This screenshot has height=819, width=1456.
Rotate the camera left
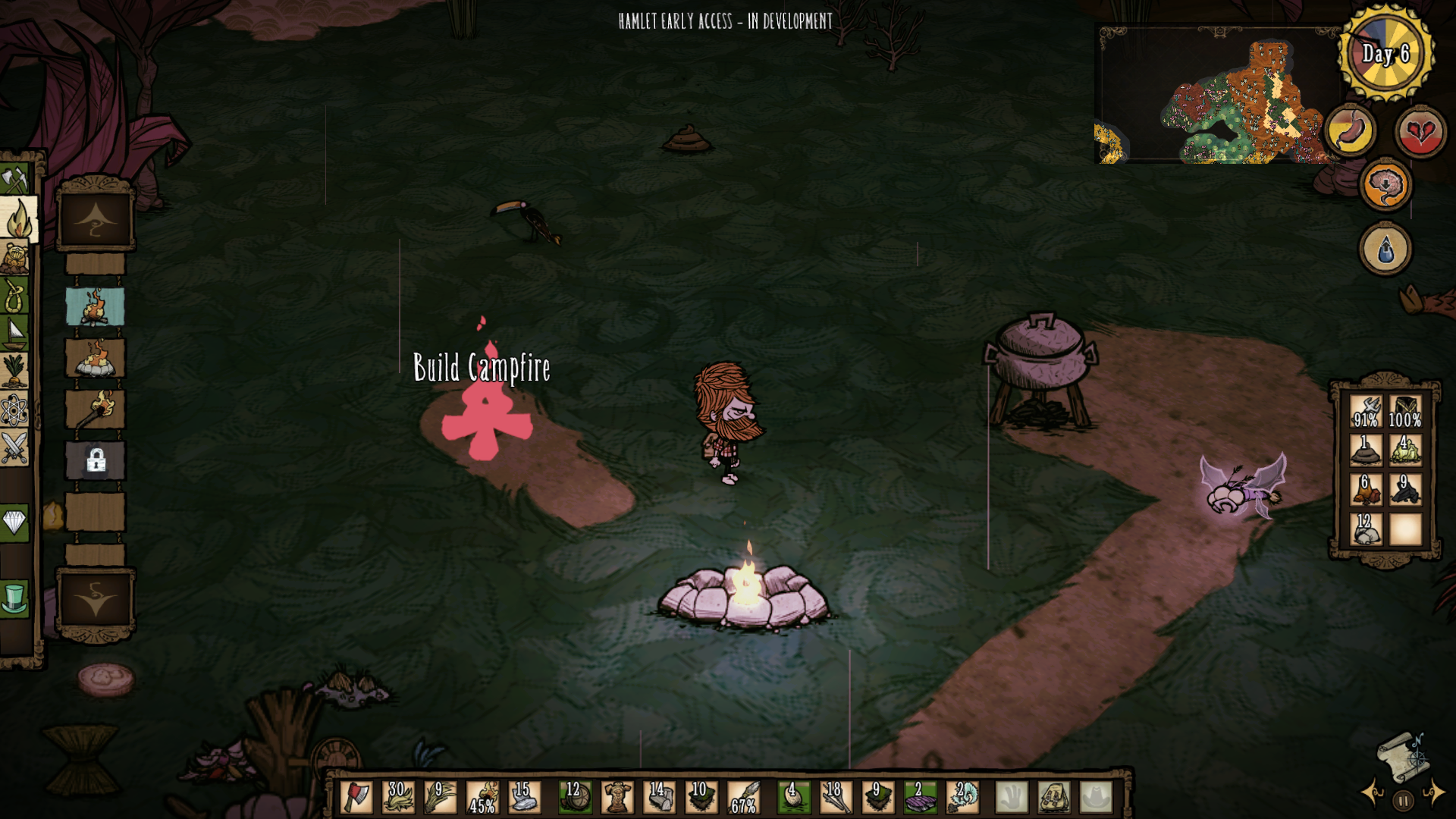[x=1373, y=793]
